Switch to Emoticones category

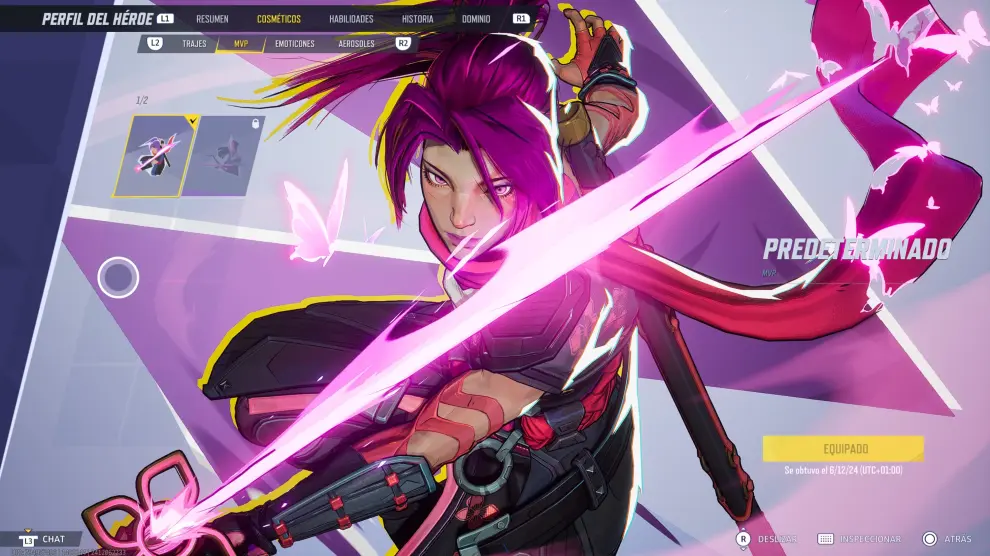click(x=295, y=44)
